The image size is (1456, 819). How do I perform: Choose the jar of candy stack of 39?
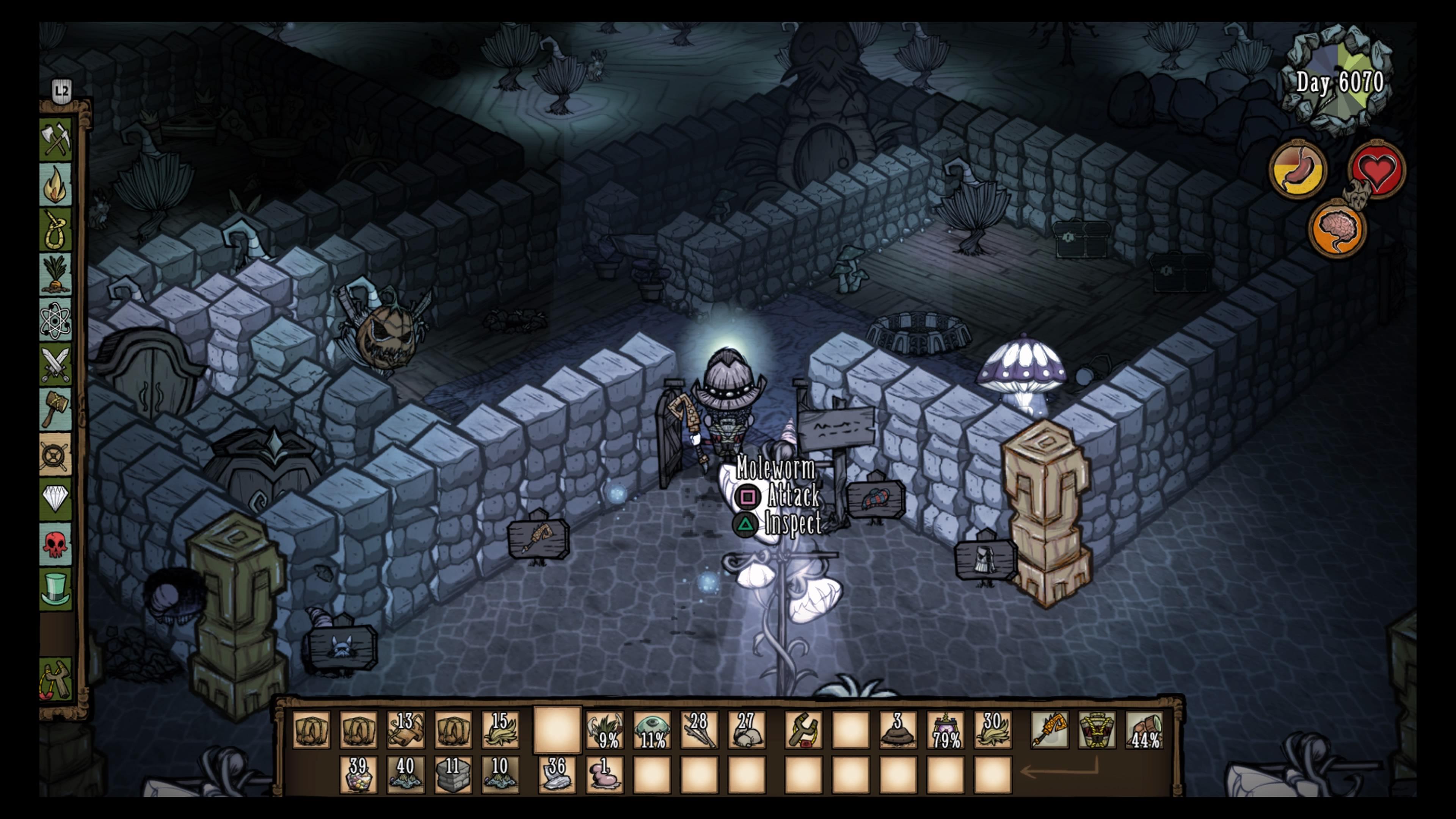(358, 775)
